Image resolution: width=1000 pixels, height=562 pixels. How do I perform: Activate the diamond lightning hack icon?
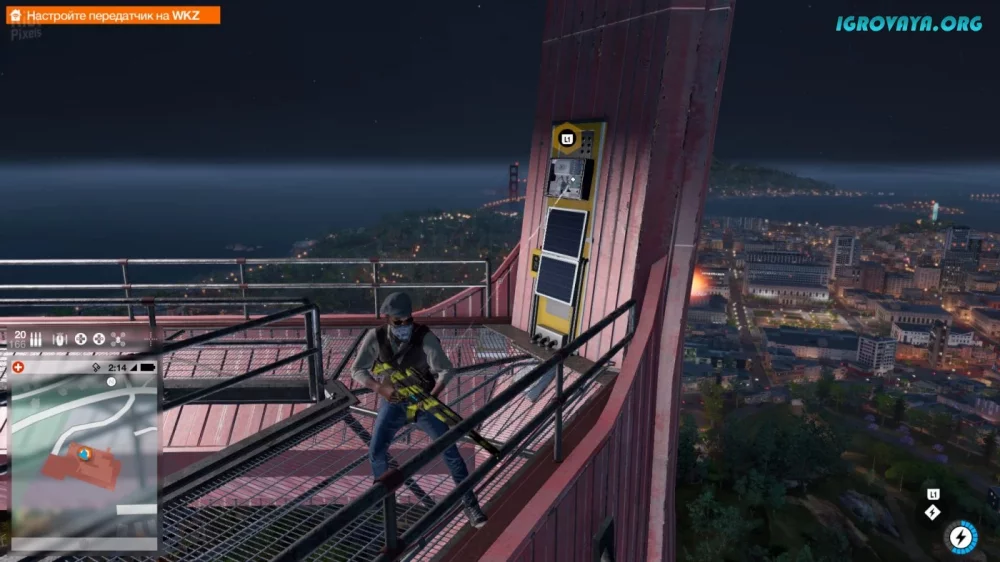[x=933, y=512]
